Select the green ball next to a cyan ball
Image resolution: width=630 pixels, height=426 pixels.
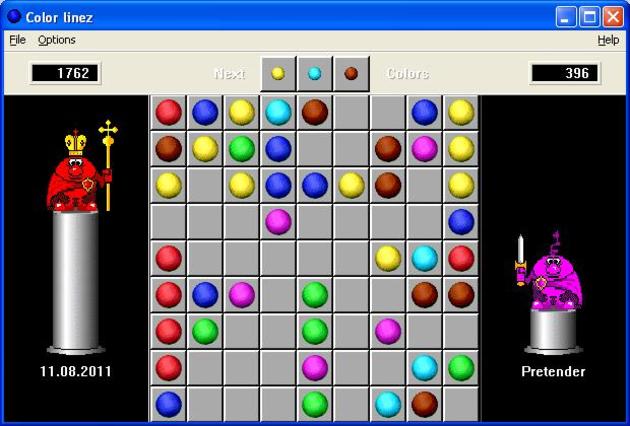pos(461,368)
